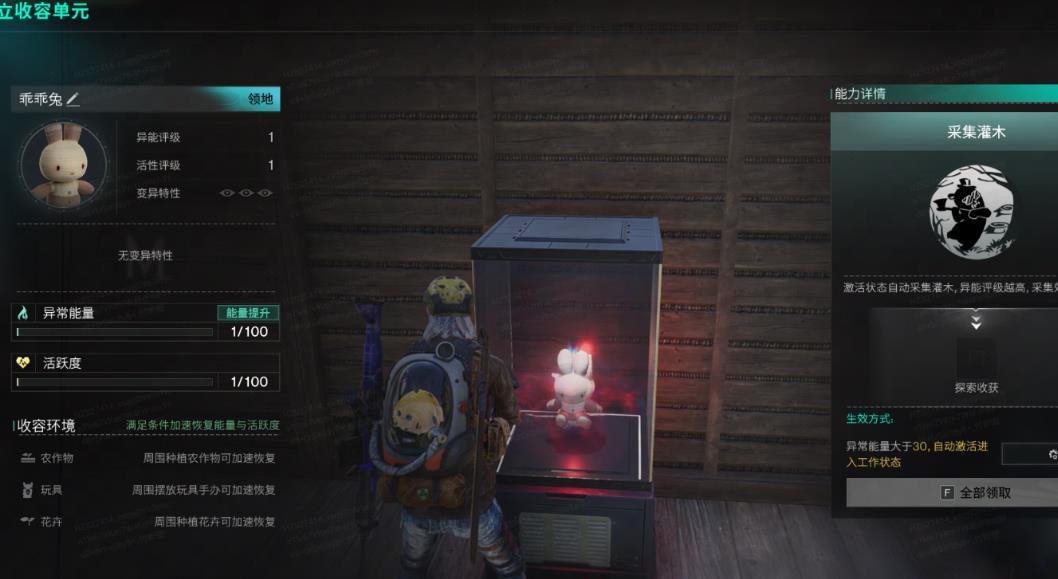Select the 农作物 environment row
Image resolution: width=1058 pixels, height=579 pixels.
click(x=146, y=458)
